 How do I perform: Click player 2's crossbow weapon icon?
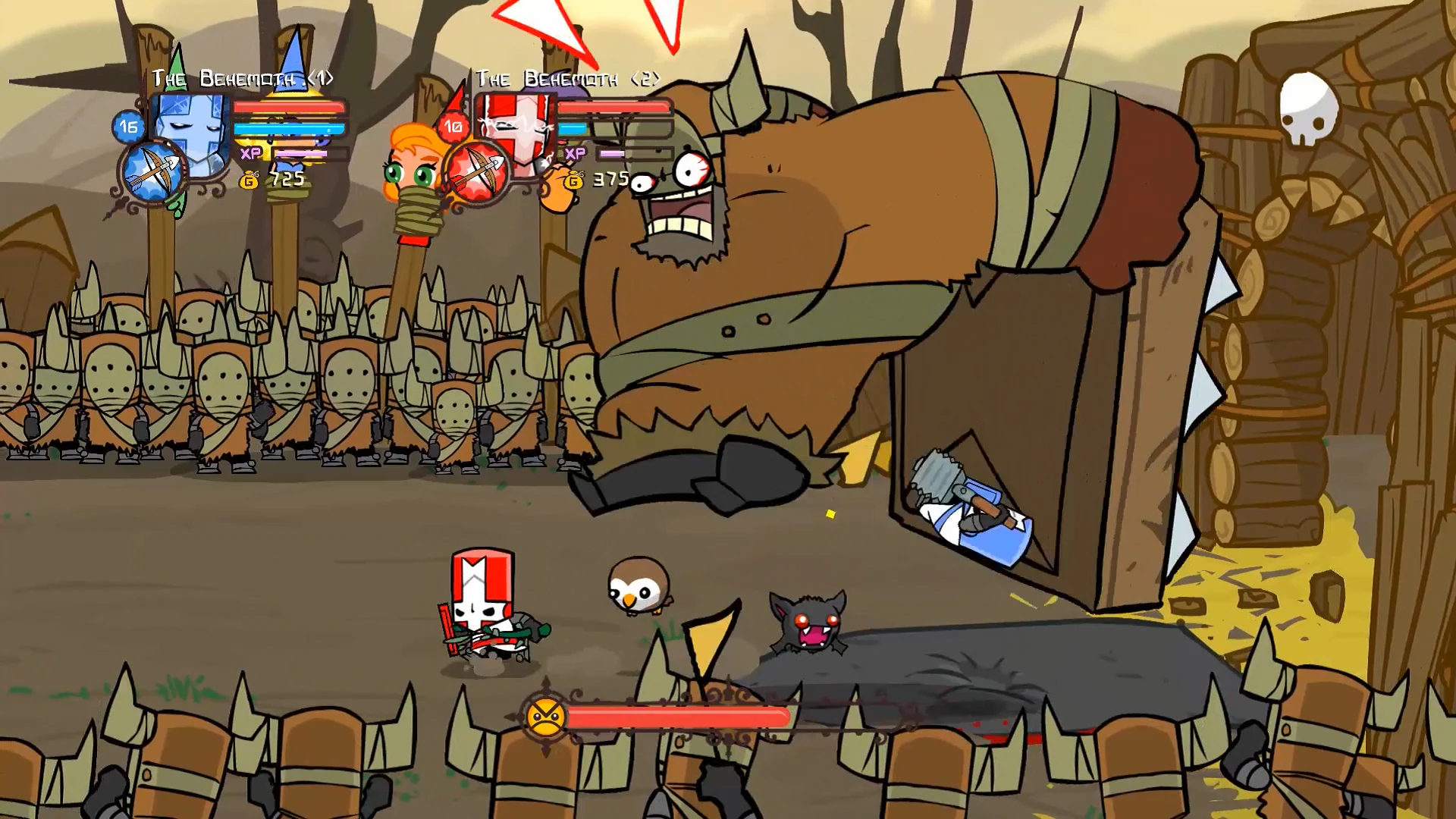tap(478, 168)
